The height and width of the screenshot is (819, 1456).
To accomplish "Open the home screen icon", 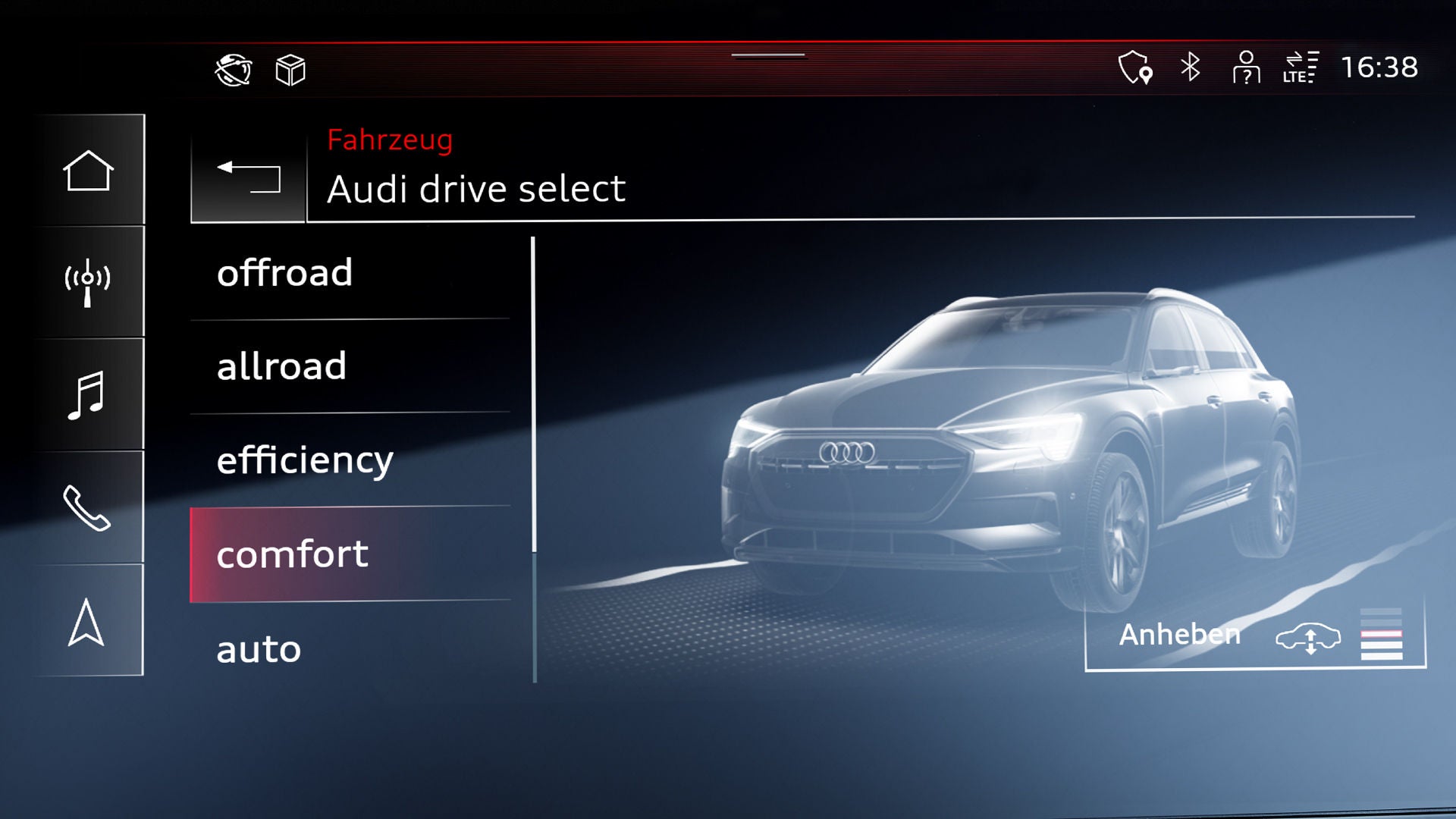I will (x=88, y=171).
